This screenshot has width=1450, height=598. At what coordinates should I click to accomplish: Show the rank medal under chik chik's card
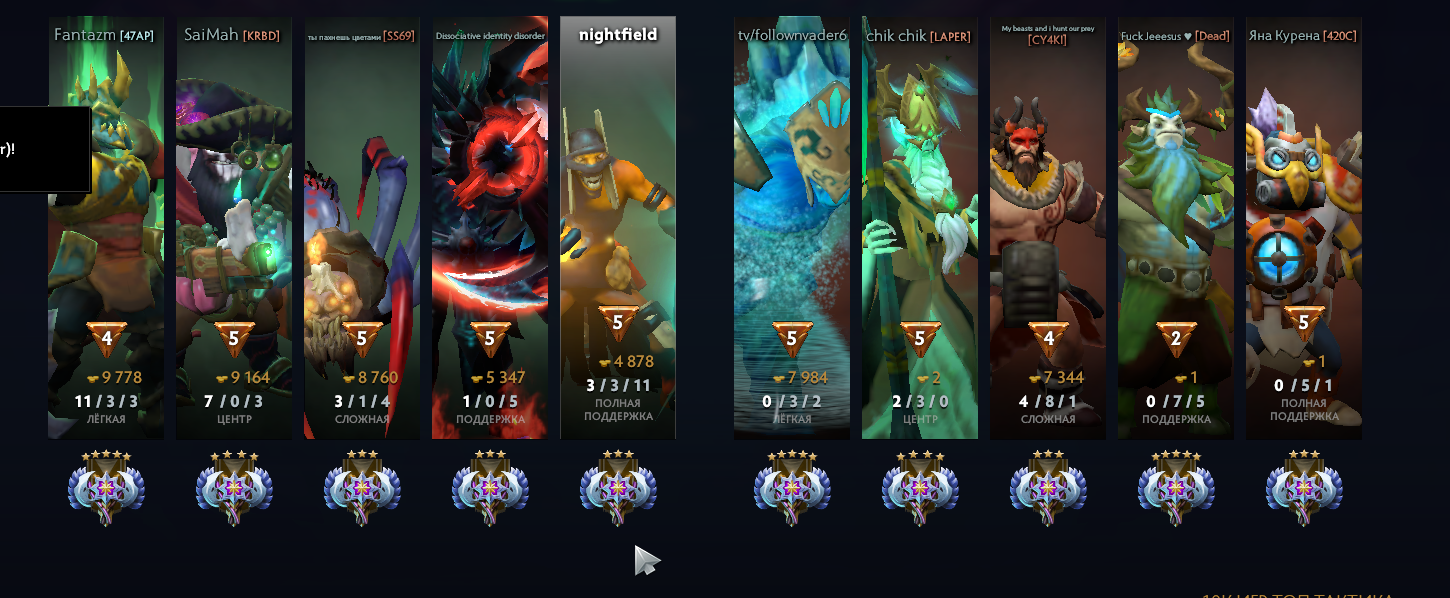(x=920, y=488)
